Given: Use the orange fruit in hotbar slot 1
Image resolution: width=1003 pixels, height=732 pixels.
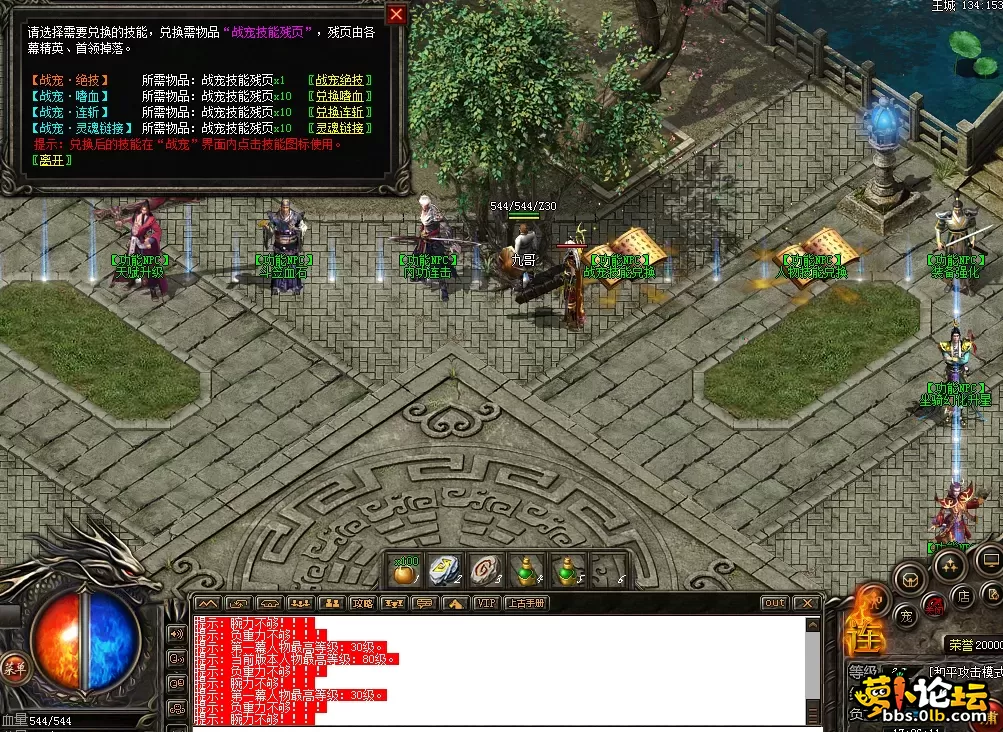Looking at the screenshot, I should coord(406,572).
